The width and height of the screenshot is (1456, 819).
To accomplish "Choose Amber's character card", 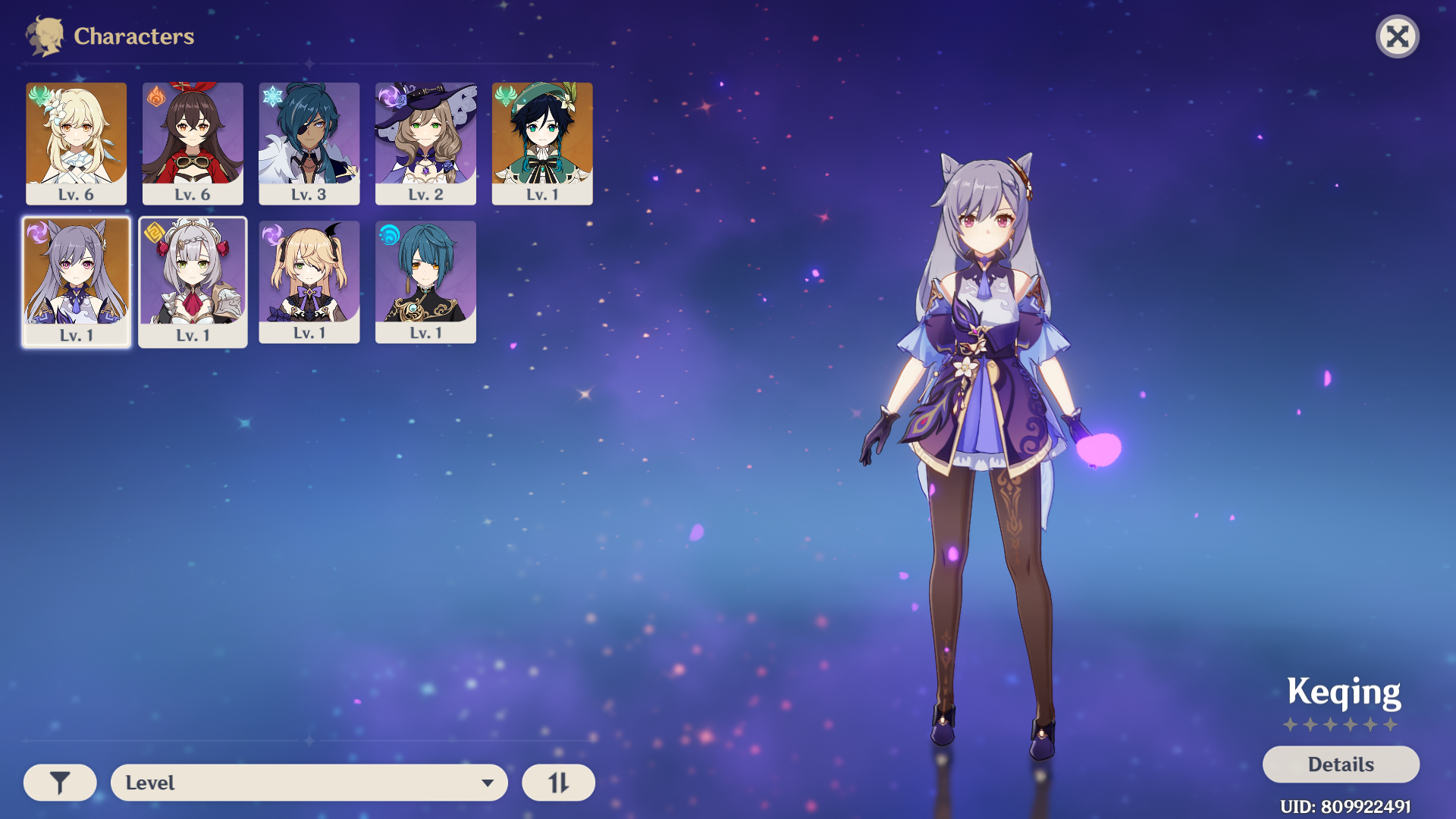I will coord(193,143).
